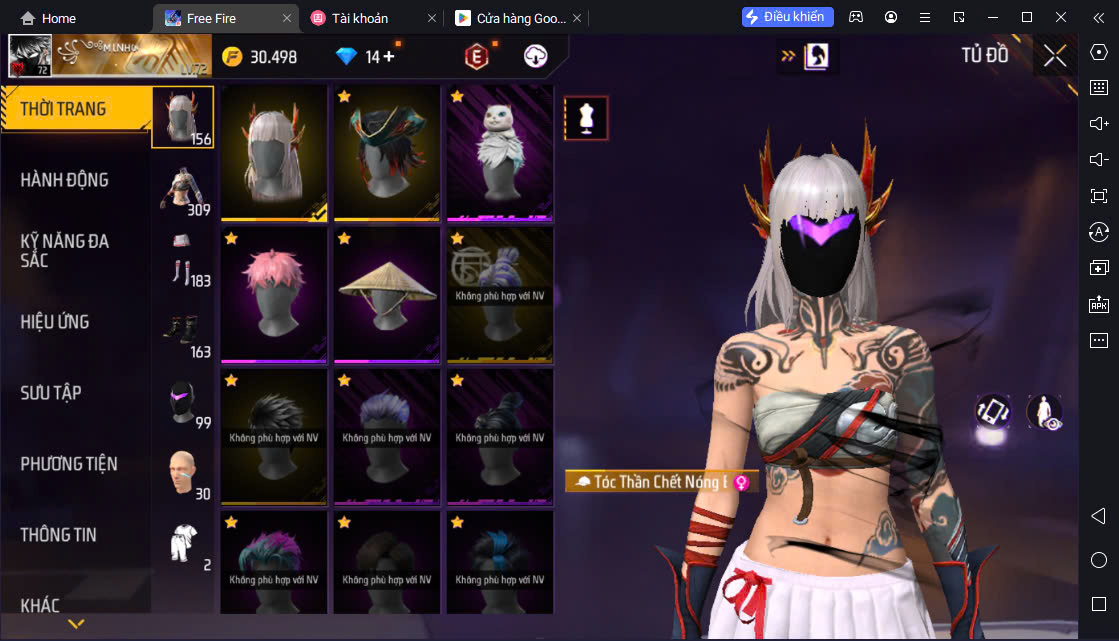The height and width of the screenshot is (641, 1119).
Task: Pick the black pirate hat item
Action: point(387,151)
